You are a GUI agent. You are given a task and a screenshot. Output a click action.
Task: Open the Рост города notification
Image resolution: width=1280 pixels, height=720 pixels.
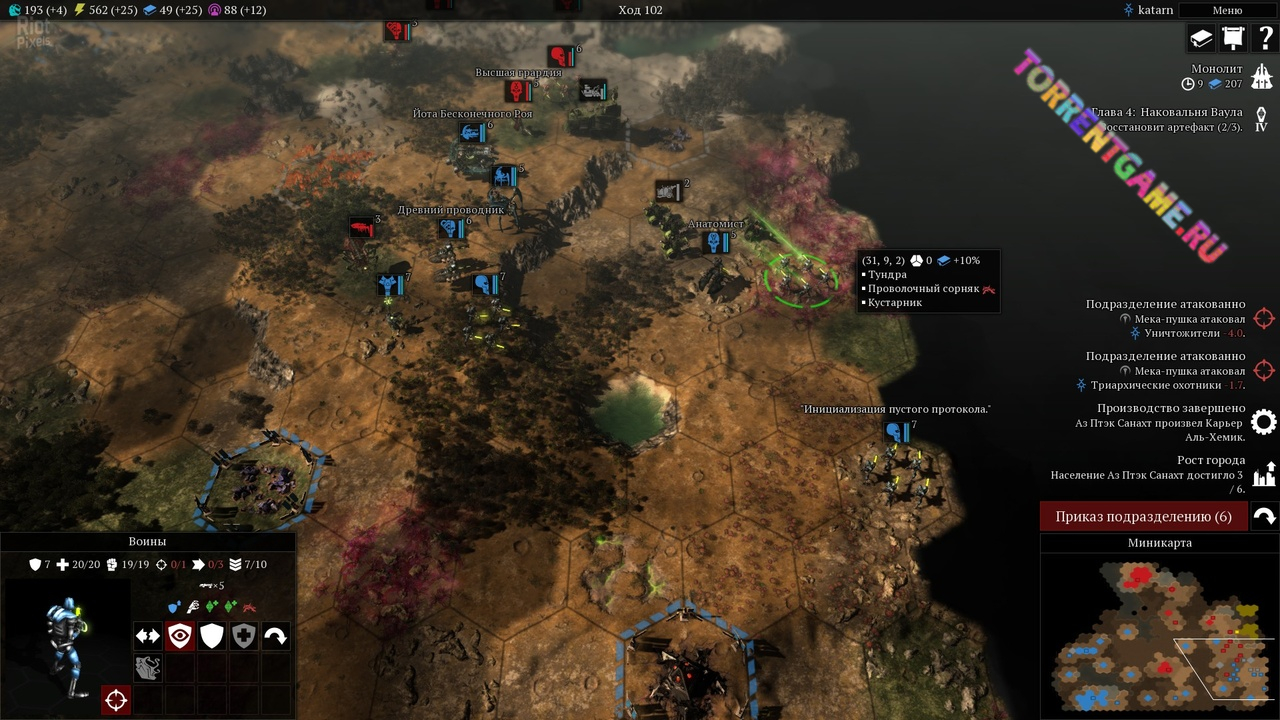(1264, 474)
